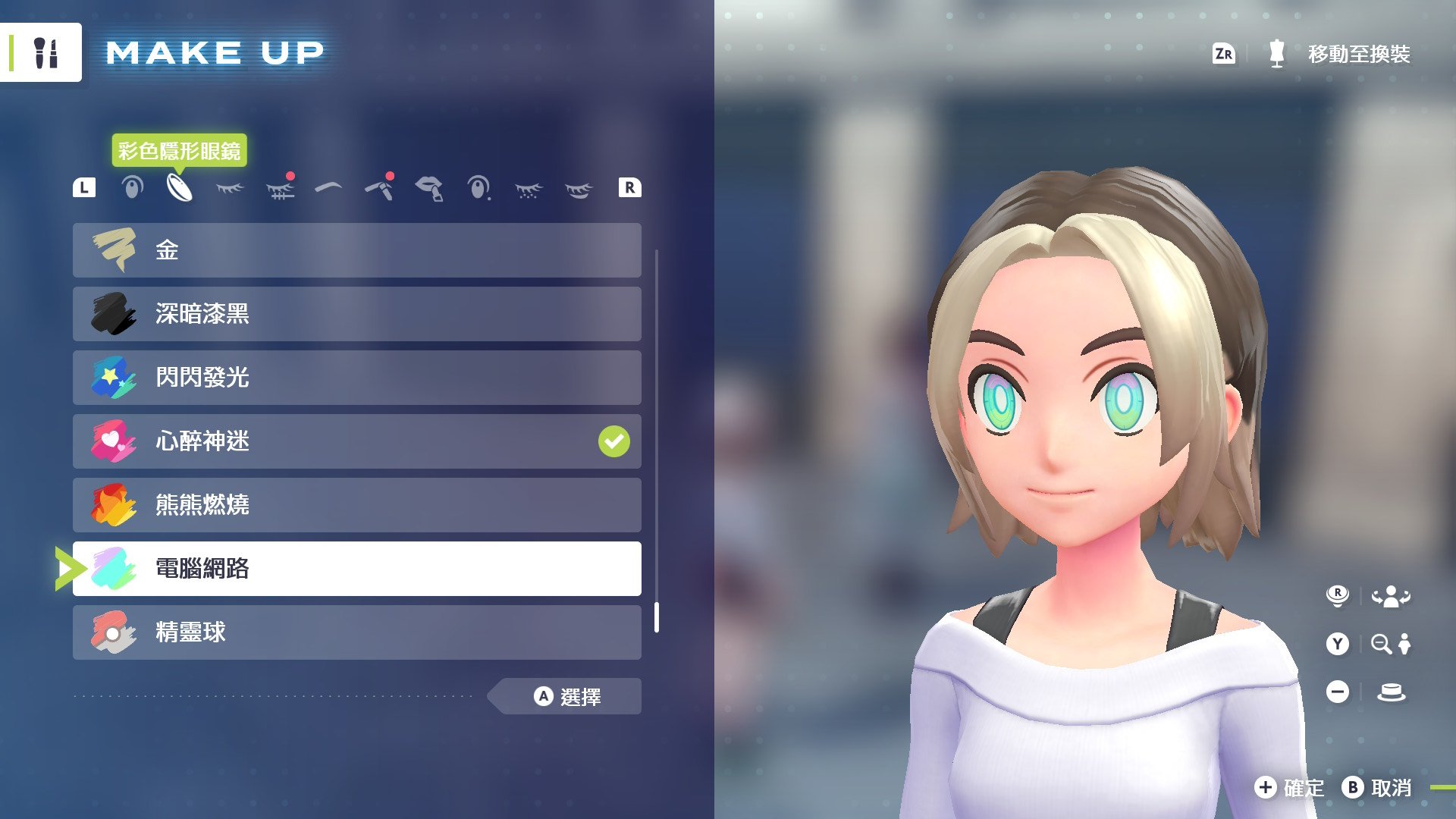This screenshot has width=1456, height=819.
Task: Open the mascara brush eyelash tab
Action: pyautogui.click(x=280, y=187)
